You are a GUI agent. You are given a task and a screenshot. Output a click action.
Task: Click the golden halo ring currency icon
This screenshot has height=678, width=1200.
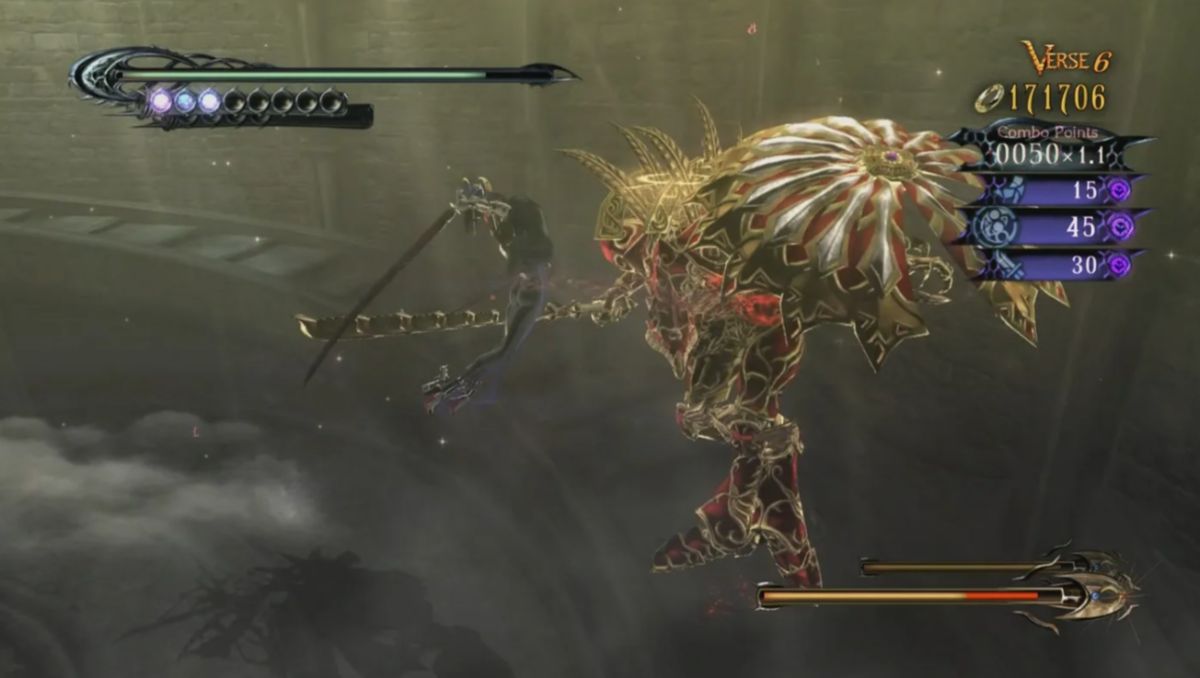pos(988,99)
